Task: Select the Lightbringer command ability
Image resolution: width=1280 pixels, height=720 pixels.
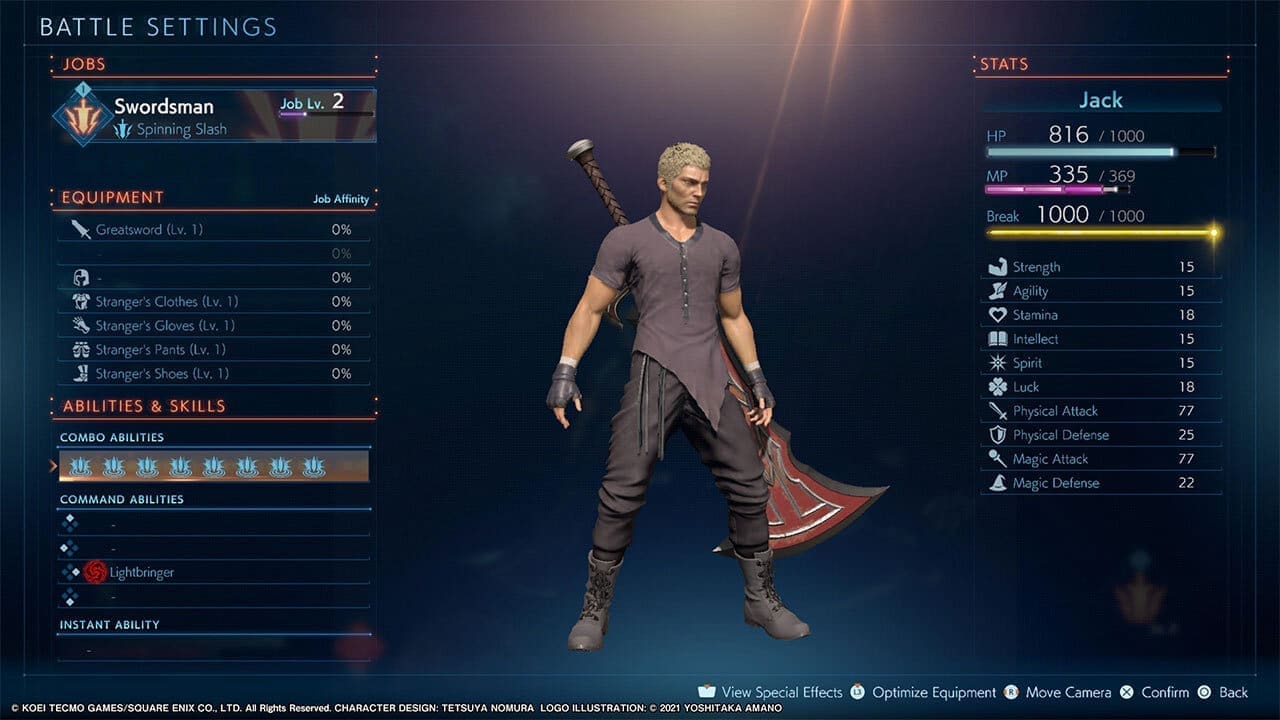Action: [213, 572]
